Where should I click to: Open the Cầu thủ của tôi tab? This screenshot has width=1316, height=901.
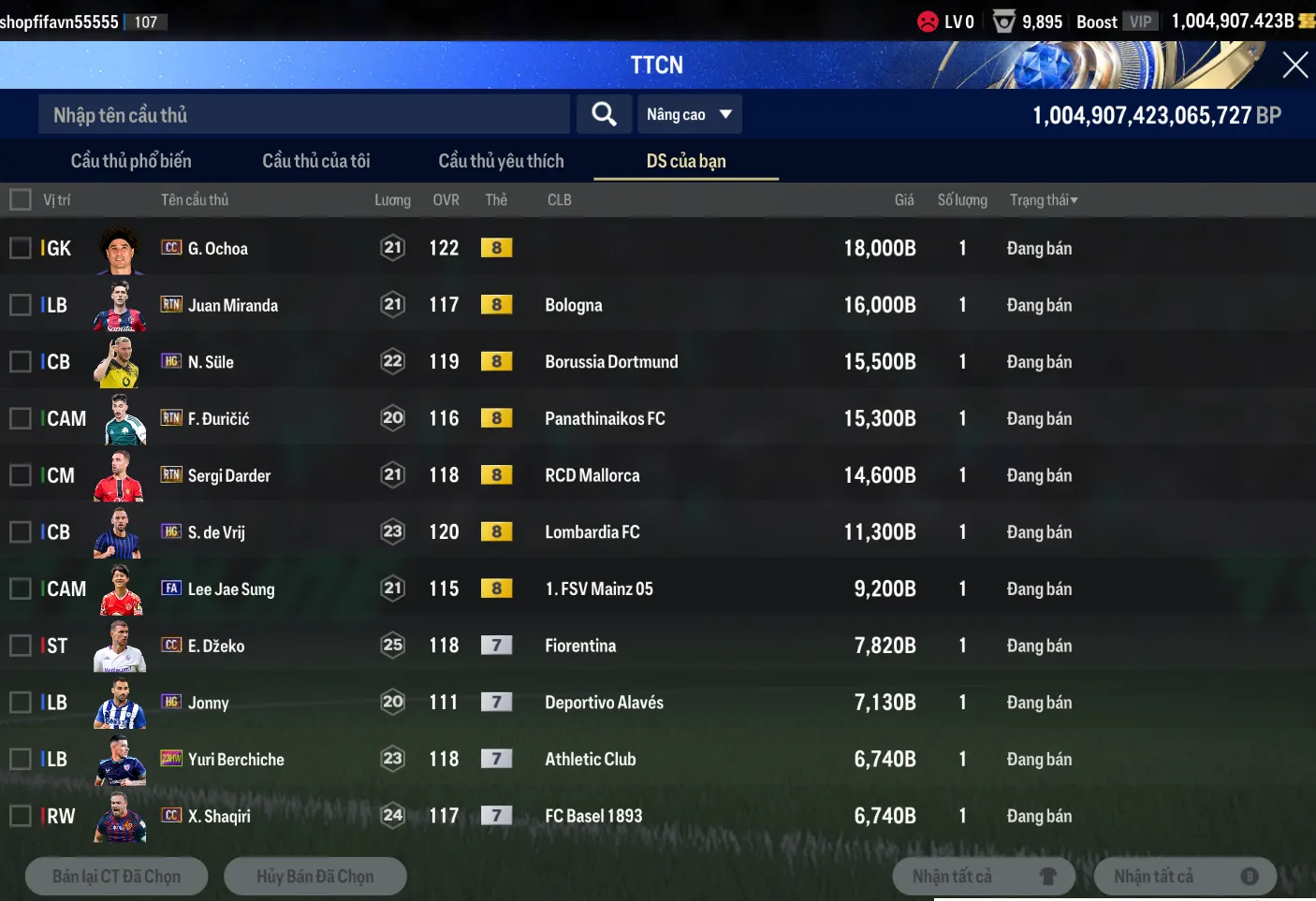tap(316, 161)
